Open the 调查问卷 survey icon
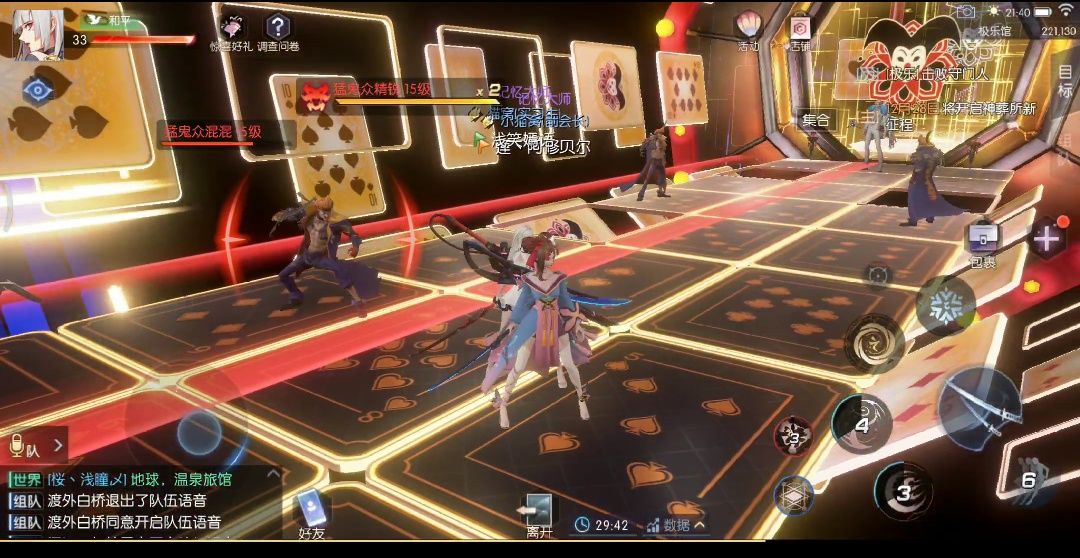 coord(279,29)
